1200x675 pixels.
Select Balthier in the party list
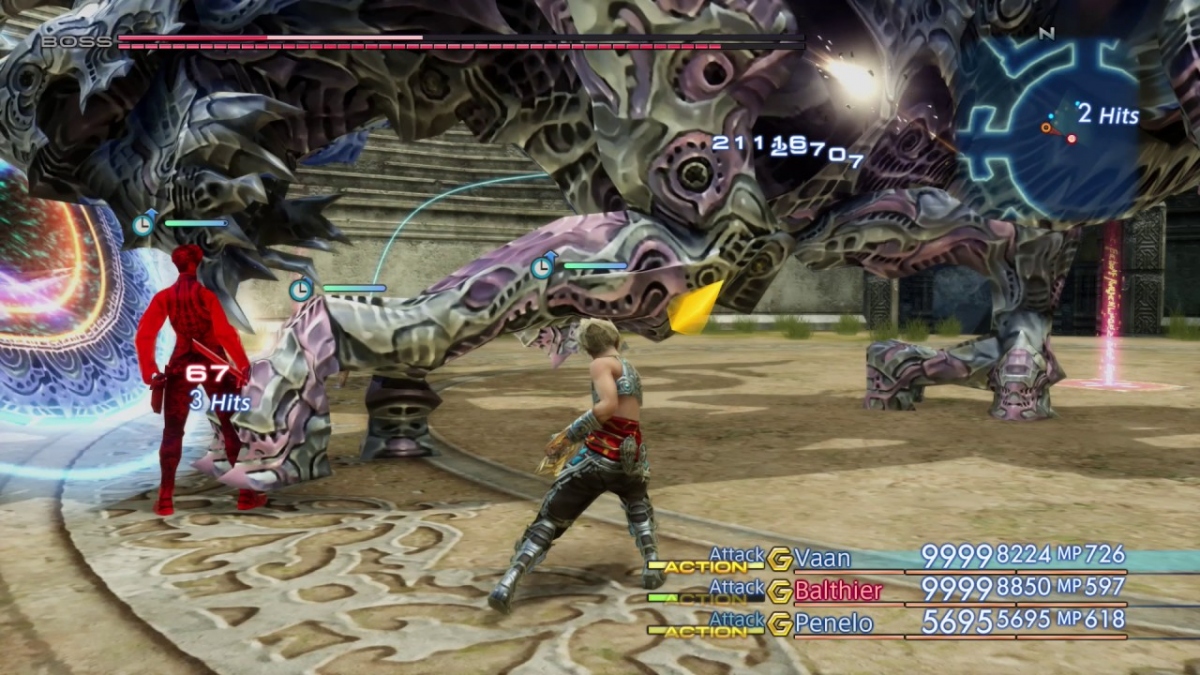point(837,591)
